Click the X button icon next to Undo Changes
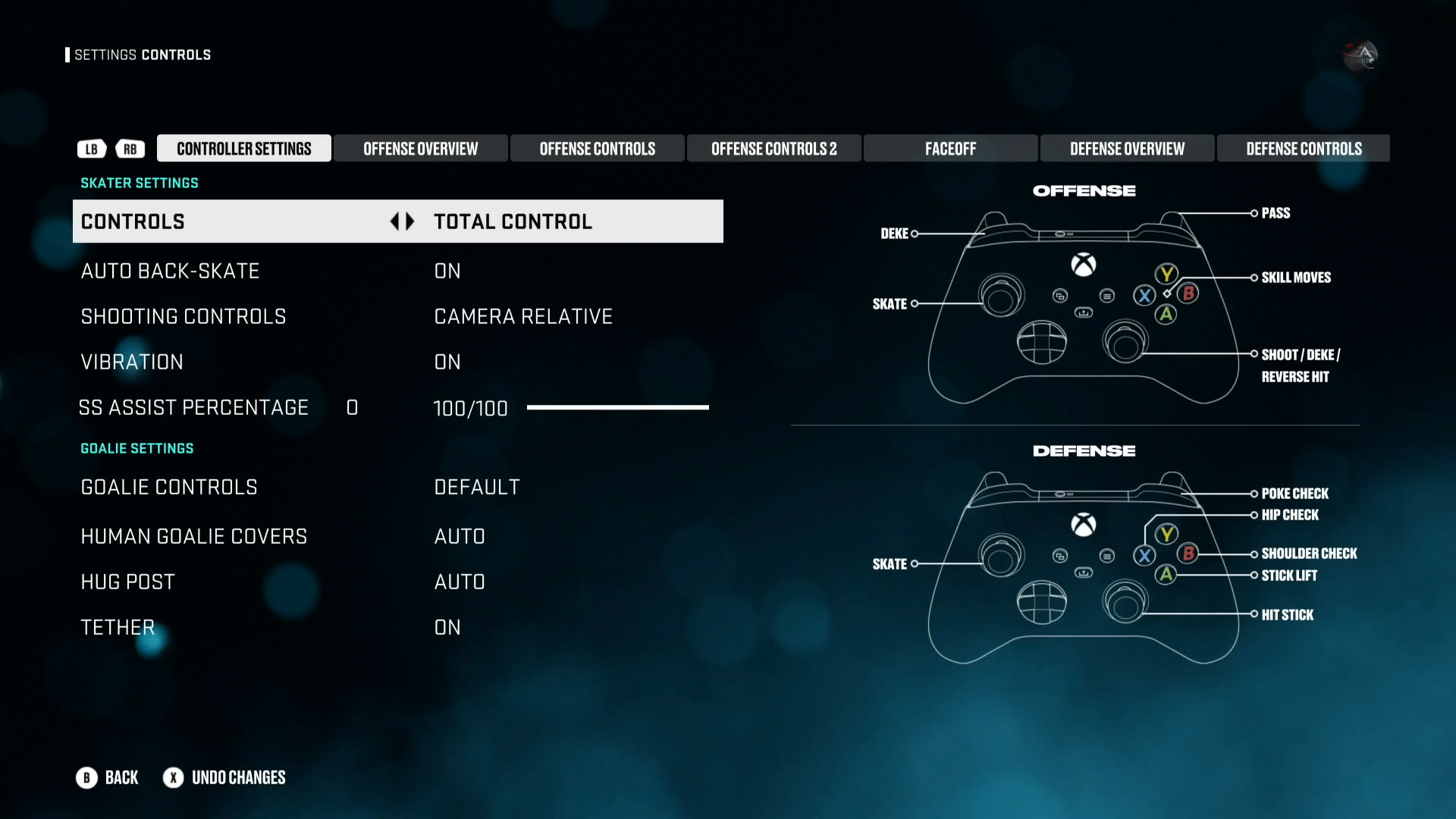This screenshot has width=1456, height=819. click(173, 777)
